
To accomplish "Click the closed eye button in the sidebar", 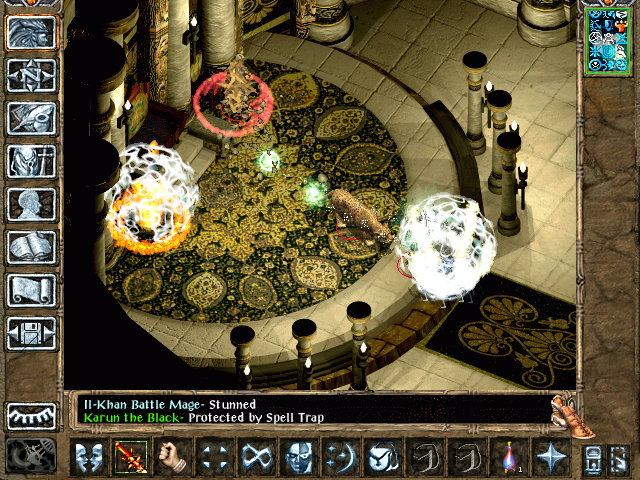I will click(31, 415).
